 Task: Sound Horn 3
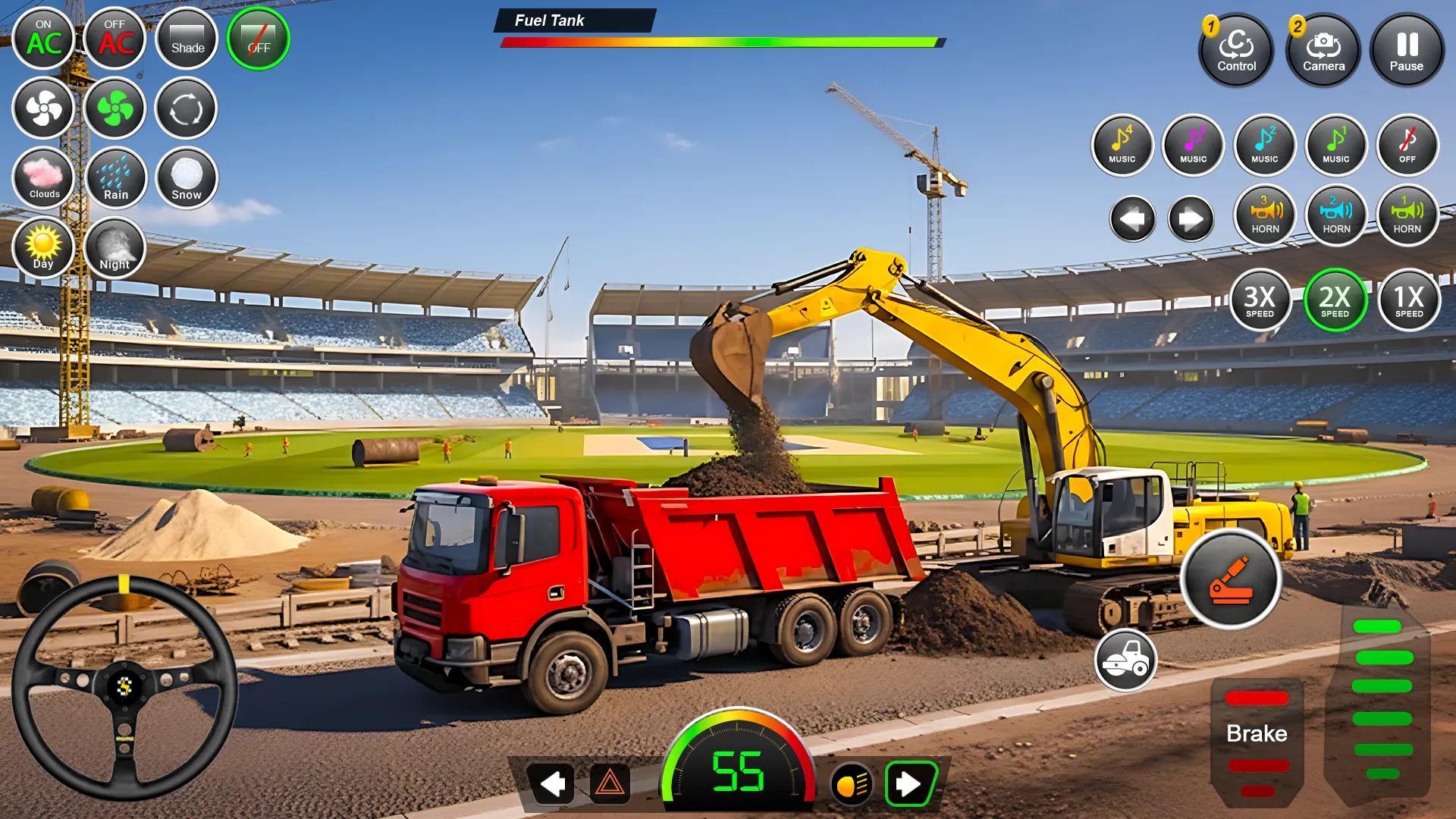coord(1265,216)
